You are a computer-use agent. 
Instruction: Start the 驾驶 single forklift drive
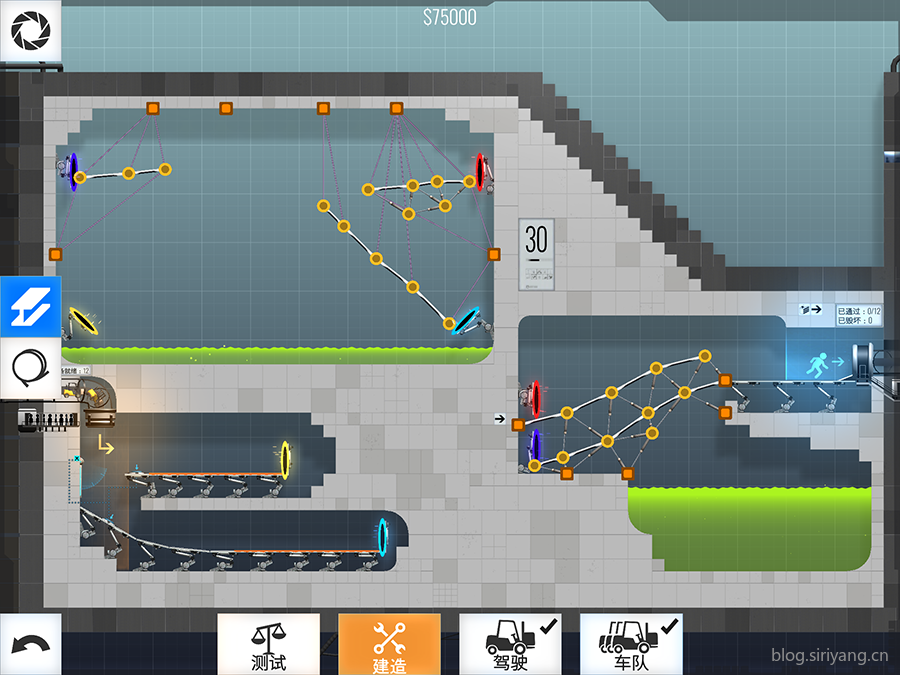point(510,644)
